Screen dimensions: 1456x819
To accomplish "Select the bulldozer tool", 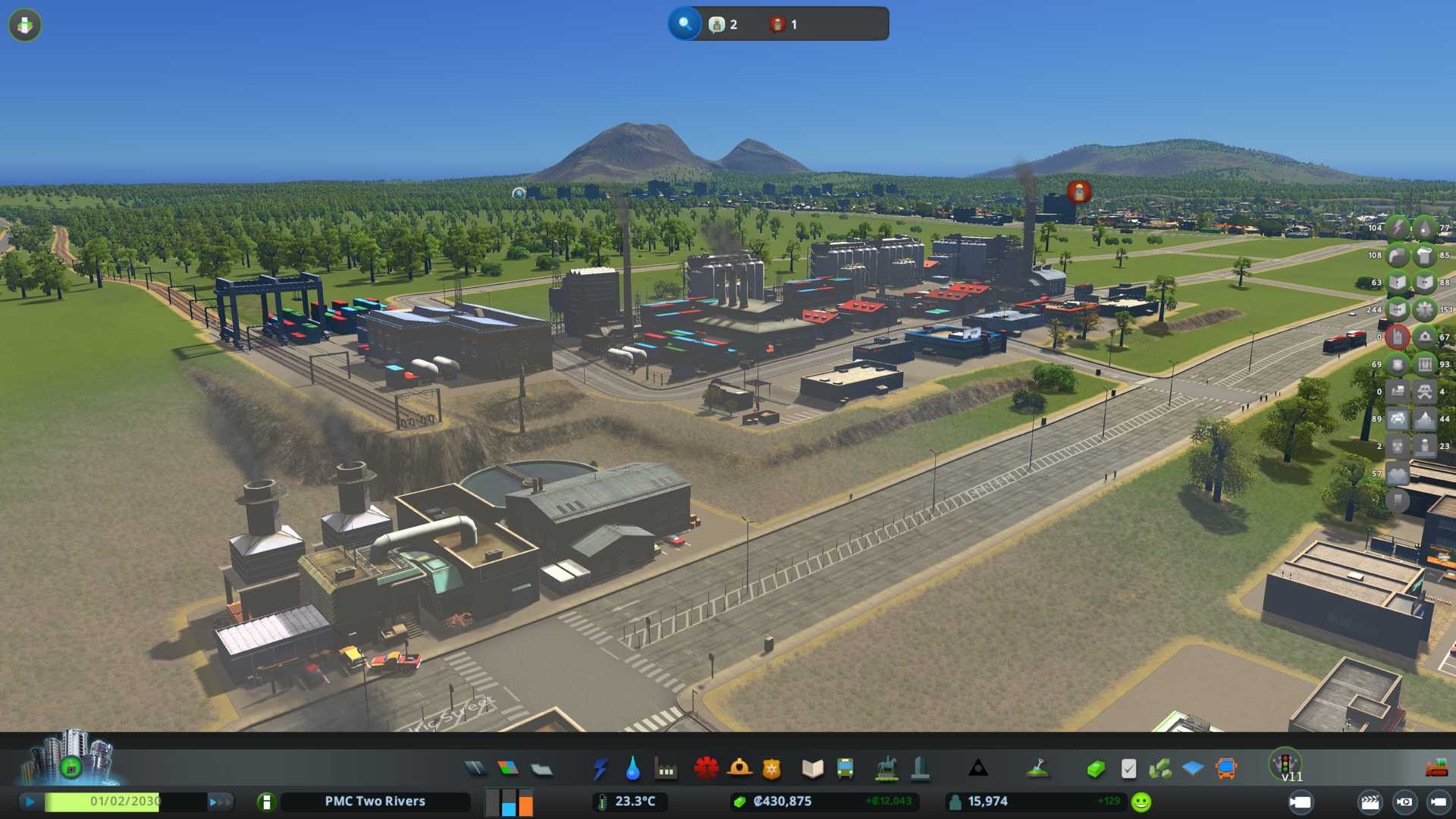I will (1436, 769).
